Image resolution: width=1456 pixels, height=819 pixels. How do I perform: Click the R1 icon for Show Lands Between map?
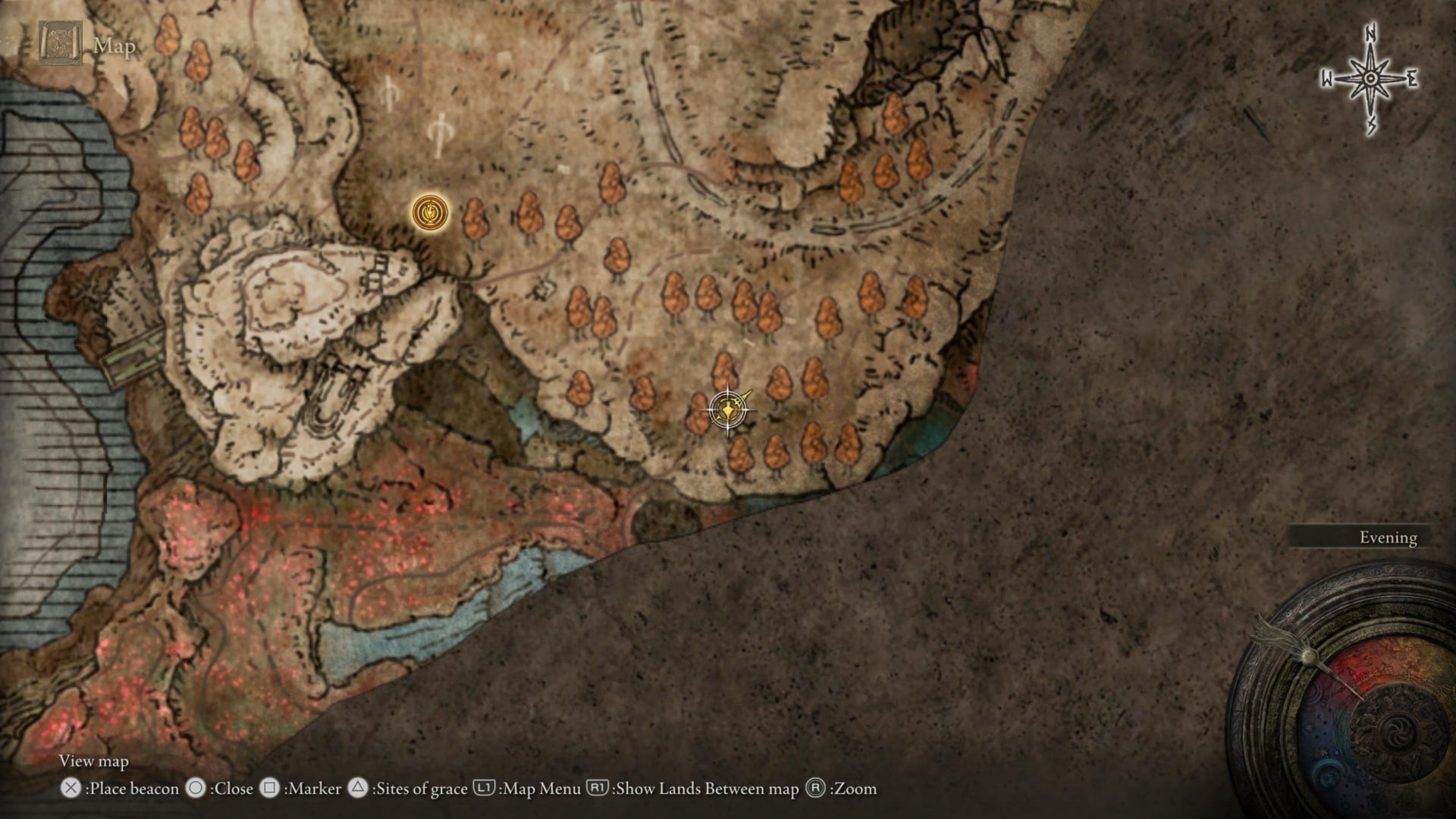[596, 789]
